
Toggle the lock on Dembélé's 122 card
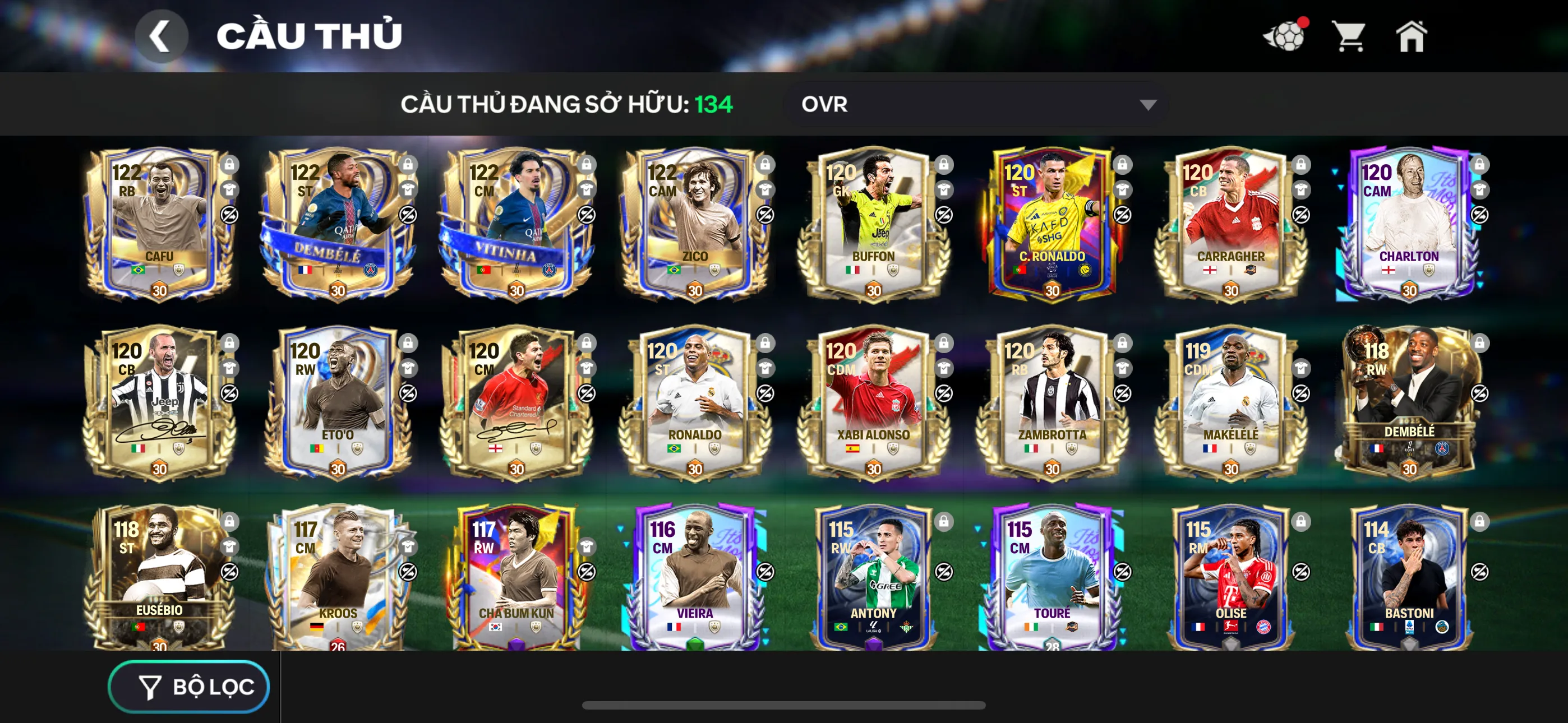409,165
